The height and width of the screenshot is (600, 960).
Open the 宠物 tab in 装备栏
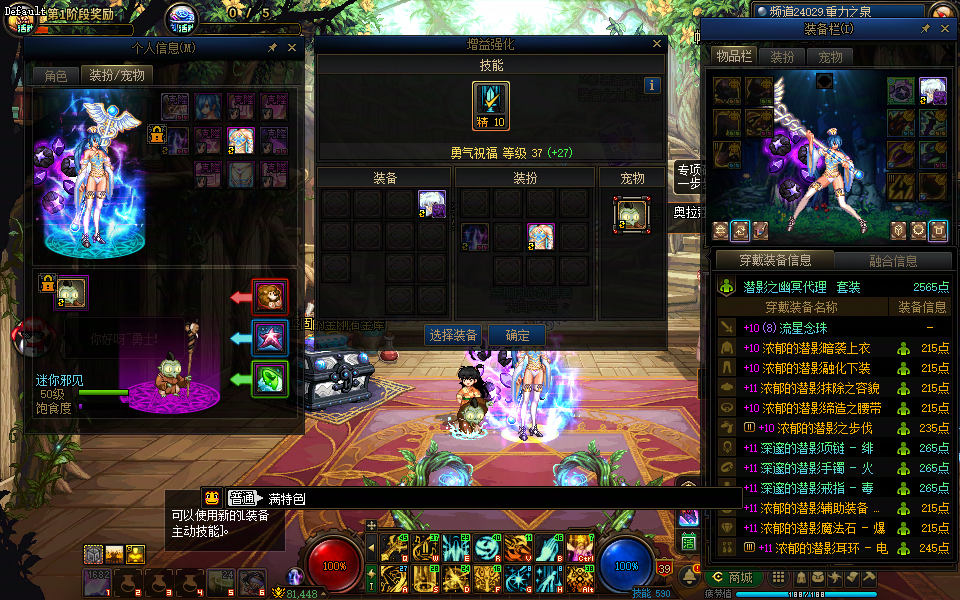pyautogui.click(x=830, y=57)
